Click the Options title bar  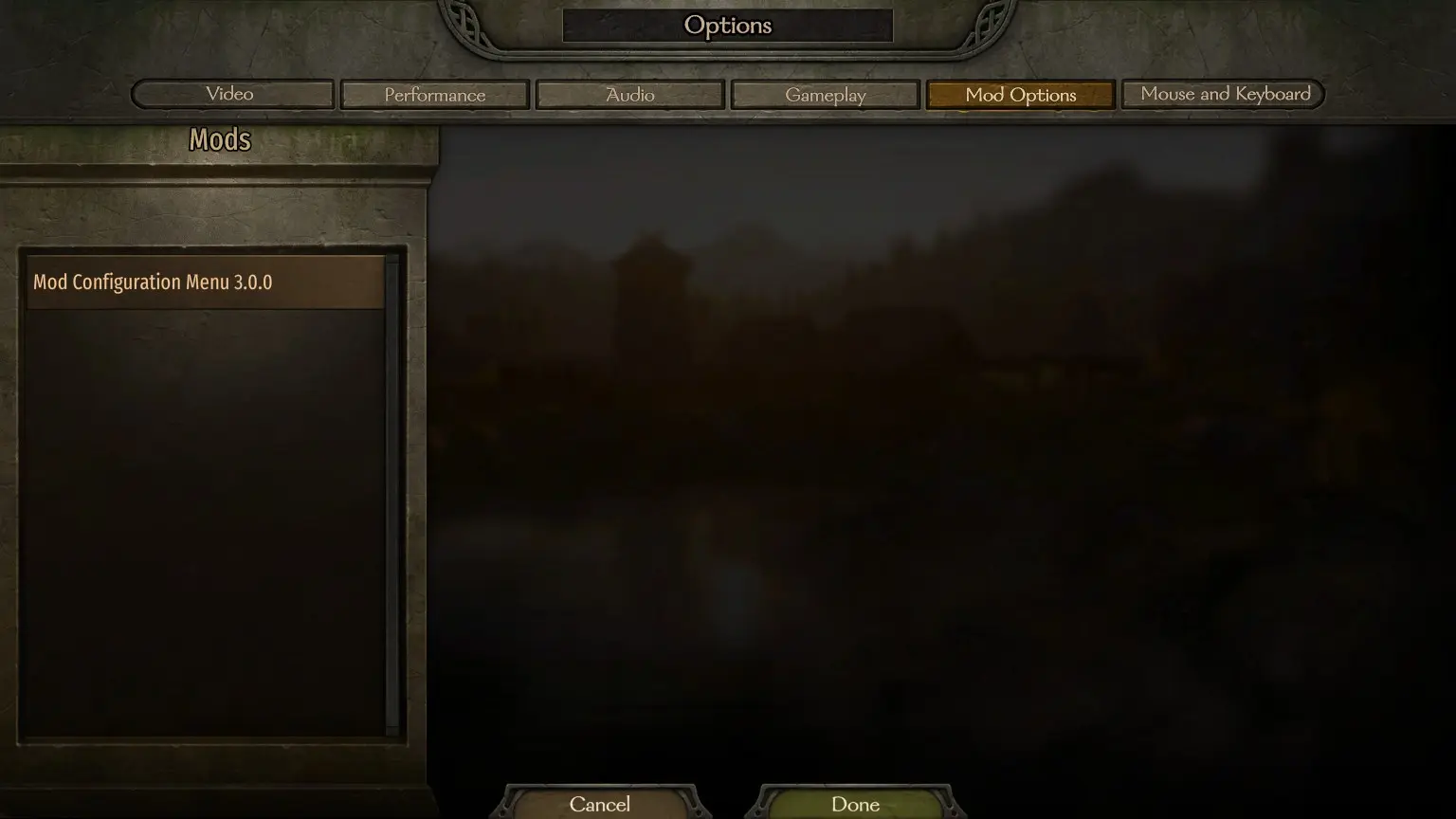pos(728,26)
